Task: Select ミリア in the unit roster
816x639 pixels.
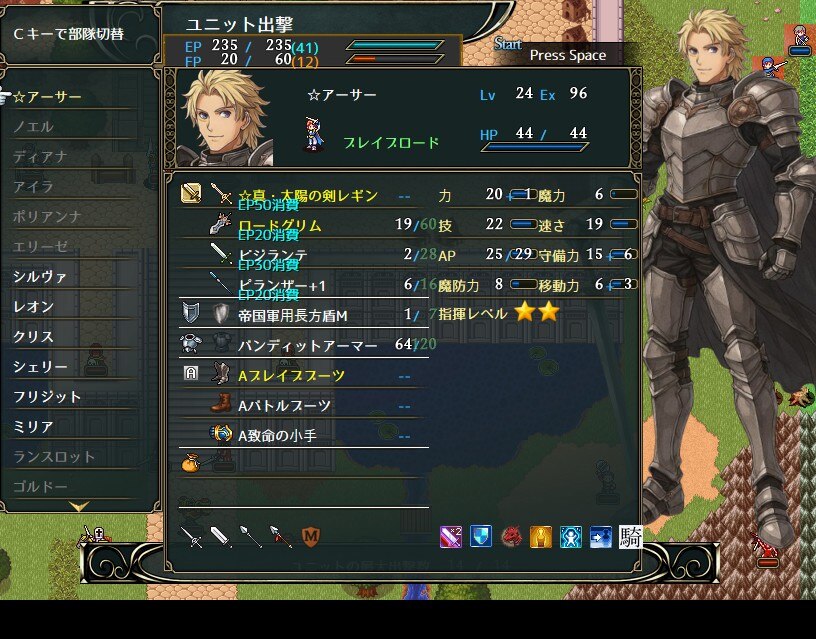Action: (34, 427)
